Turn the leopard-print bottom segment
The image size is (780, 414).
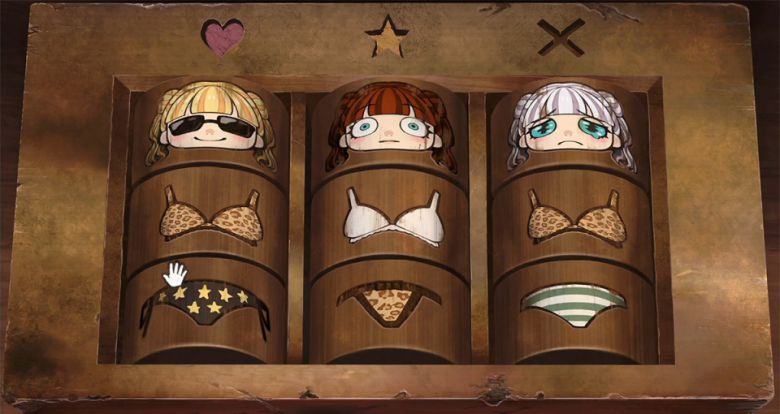pyautogui.click(x=390, y=300)
